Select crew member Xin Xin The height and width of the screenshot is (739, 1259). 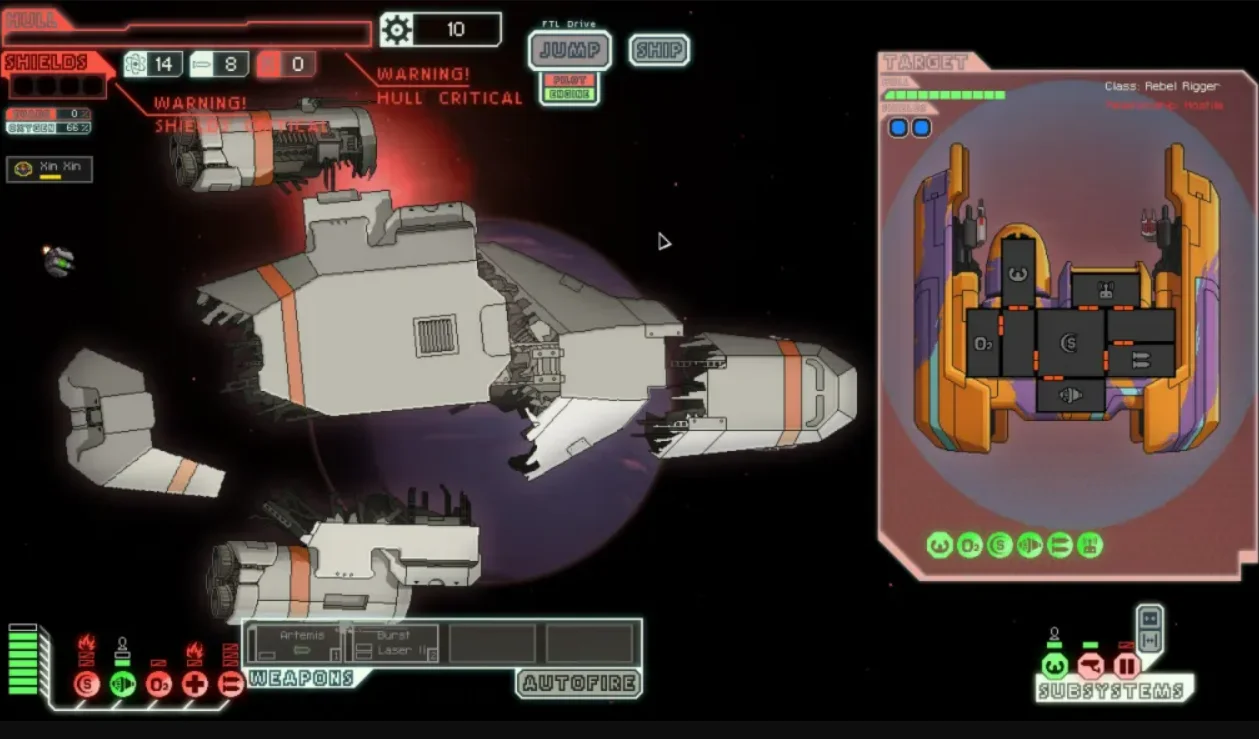[50, 169]
